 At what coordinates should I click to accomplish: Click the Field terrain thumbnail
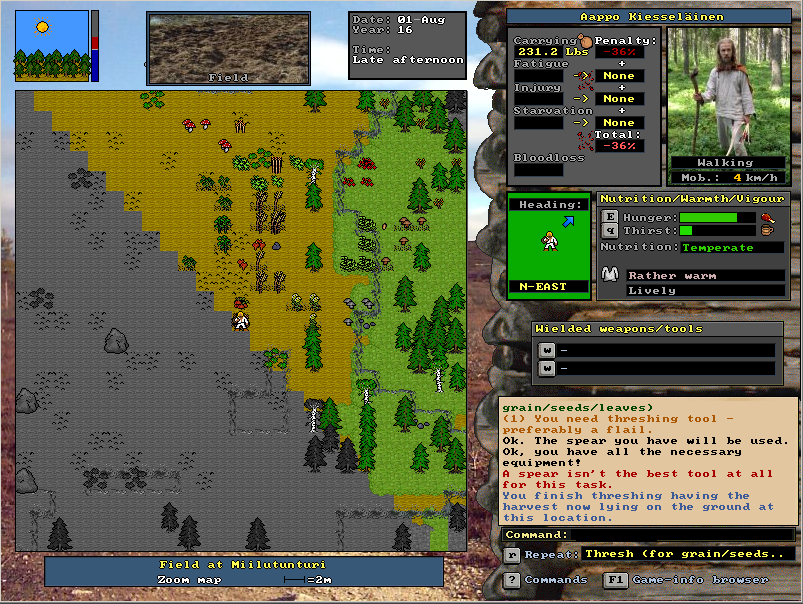click(228, 47)
